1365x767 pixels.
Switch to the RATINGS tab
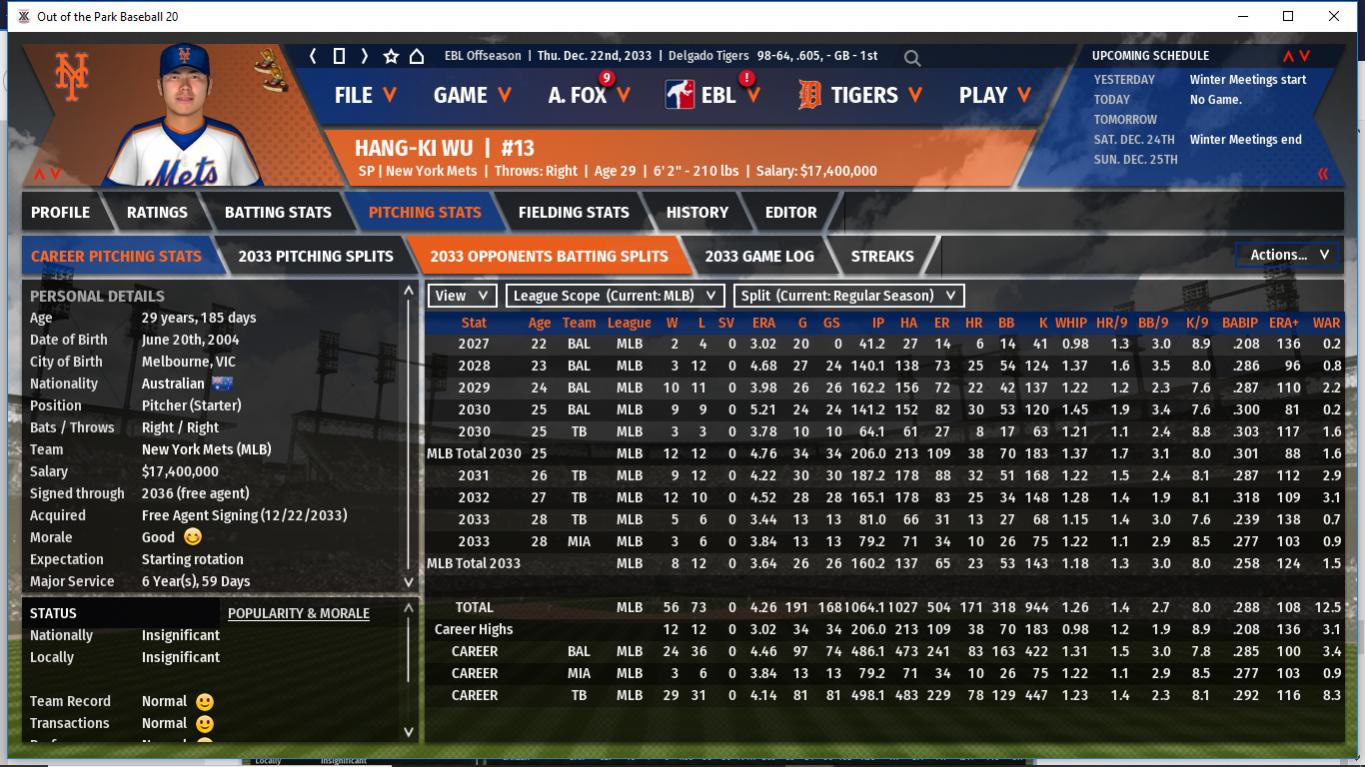point(157,212)
